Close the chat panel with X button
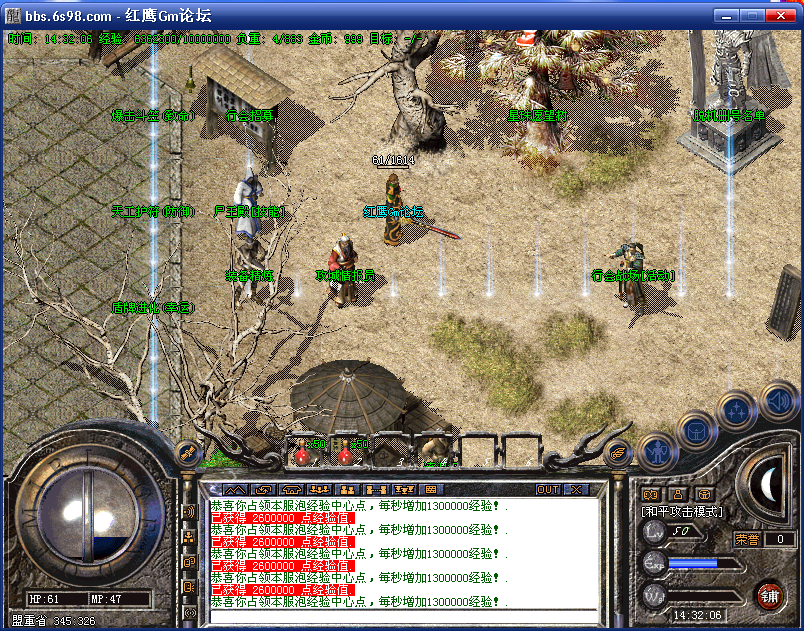This screenshot has width=804, height=631. (x=576, y=489)
